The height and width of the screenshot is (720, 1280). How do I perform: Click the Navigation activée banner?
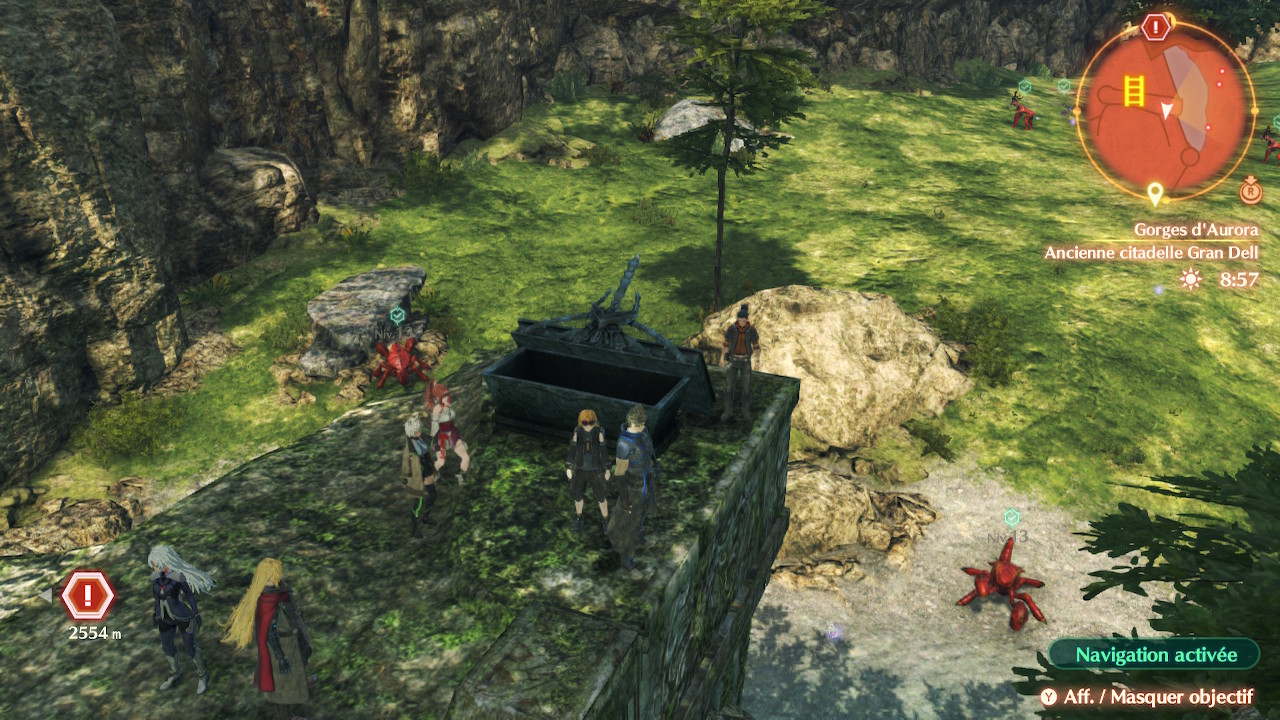[x=1155, y=655]
